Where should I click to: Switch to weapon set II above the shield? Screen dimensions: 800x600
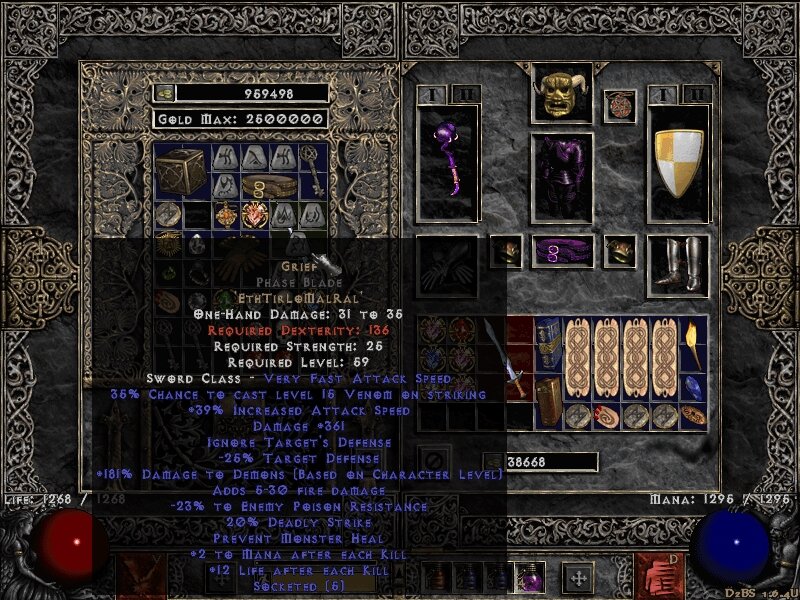(x=697, y=93)
